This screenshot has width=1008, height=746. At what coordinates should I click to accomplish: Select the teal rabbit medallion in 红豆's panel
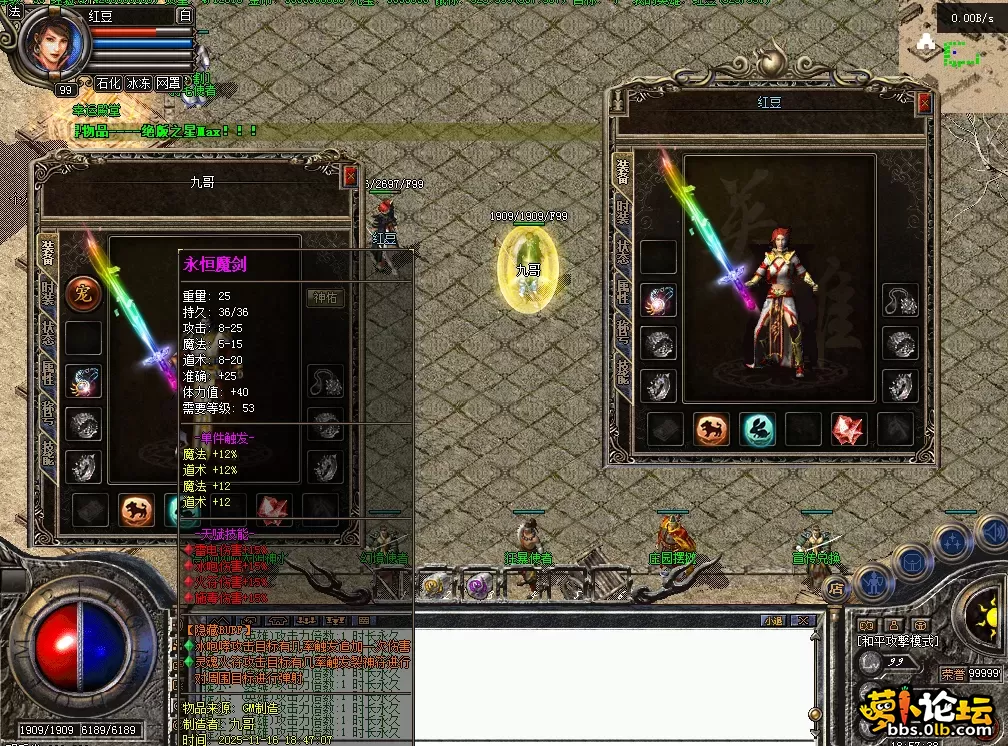click(x=757, y=429)
